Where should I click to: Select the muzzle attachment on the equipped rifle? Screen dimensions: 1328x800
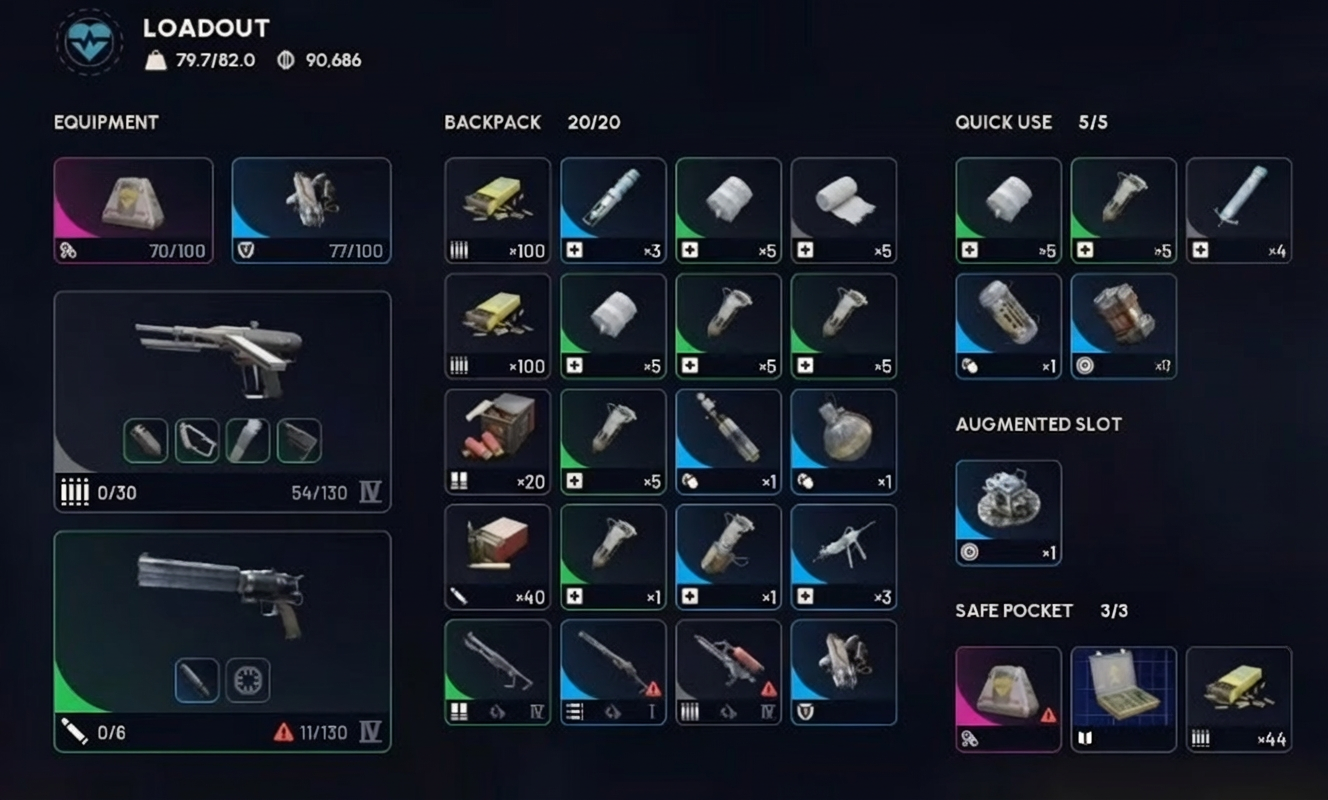145,440
